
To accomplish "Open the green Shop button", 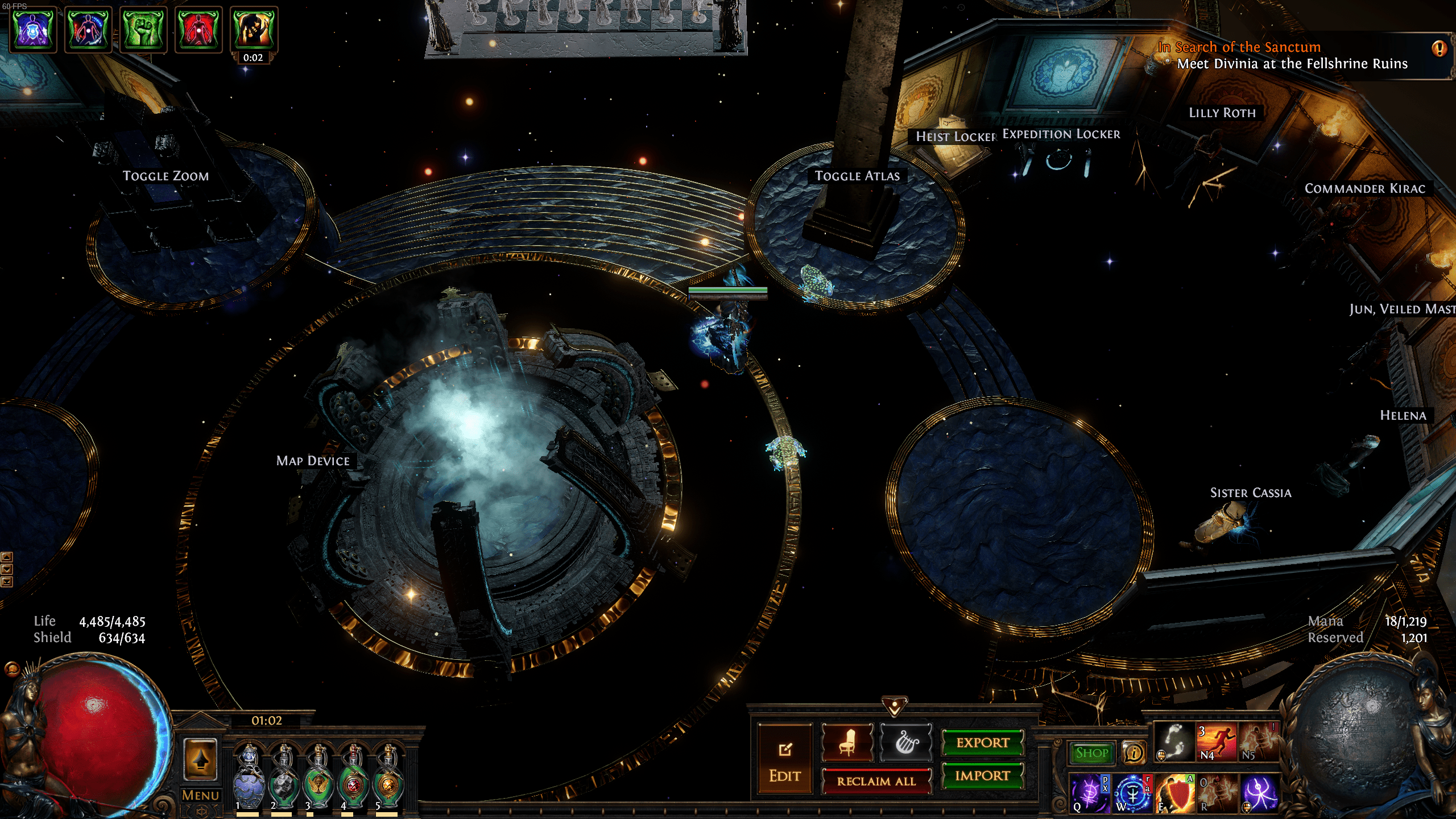I will coord(1091,753).
